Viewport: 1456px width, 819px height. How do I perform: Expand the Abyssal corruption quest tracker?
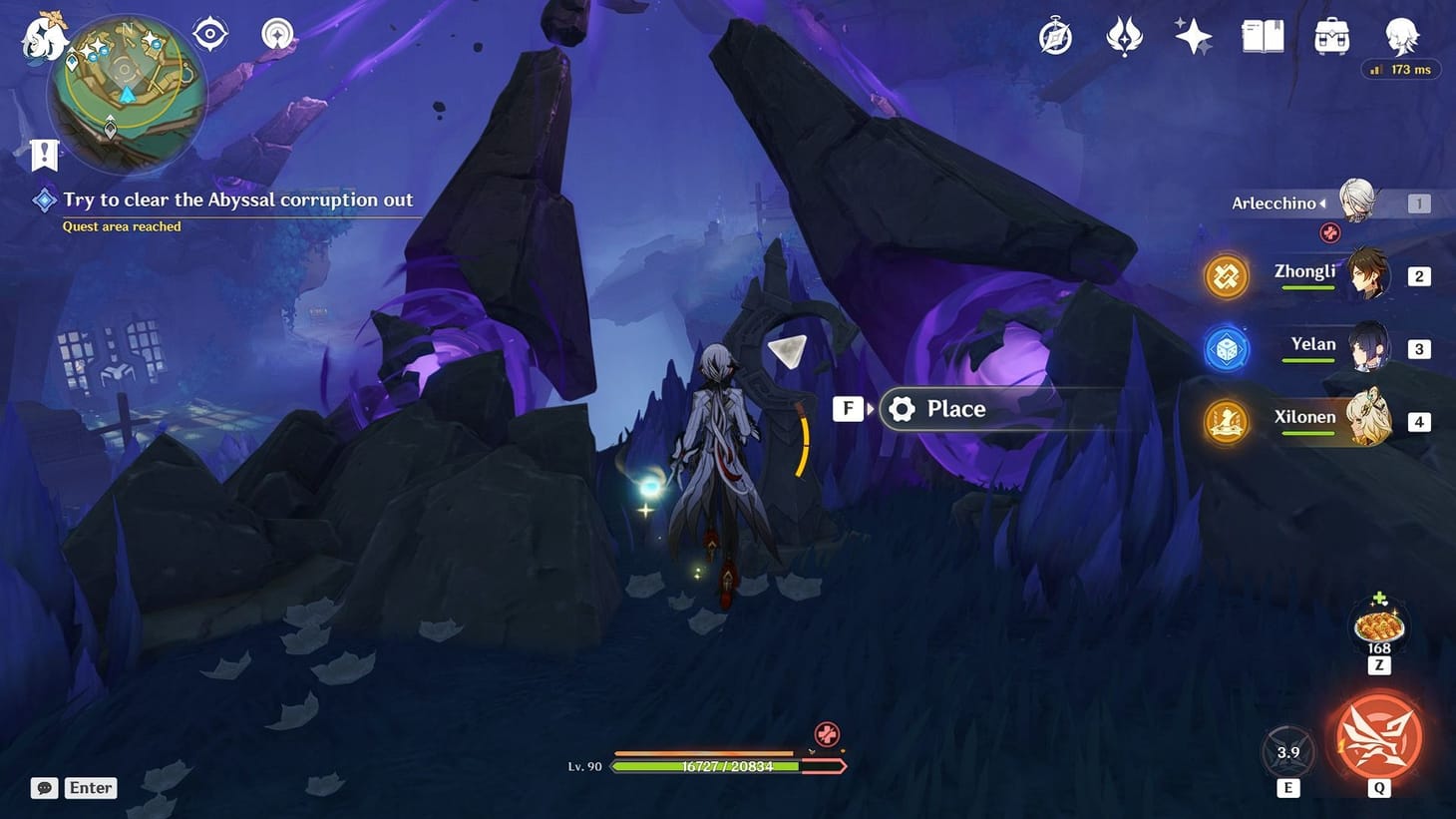pos(44,200)
